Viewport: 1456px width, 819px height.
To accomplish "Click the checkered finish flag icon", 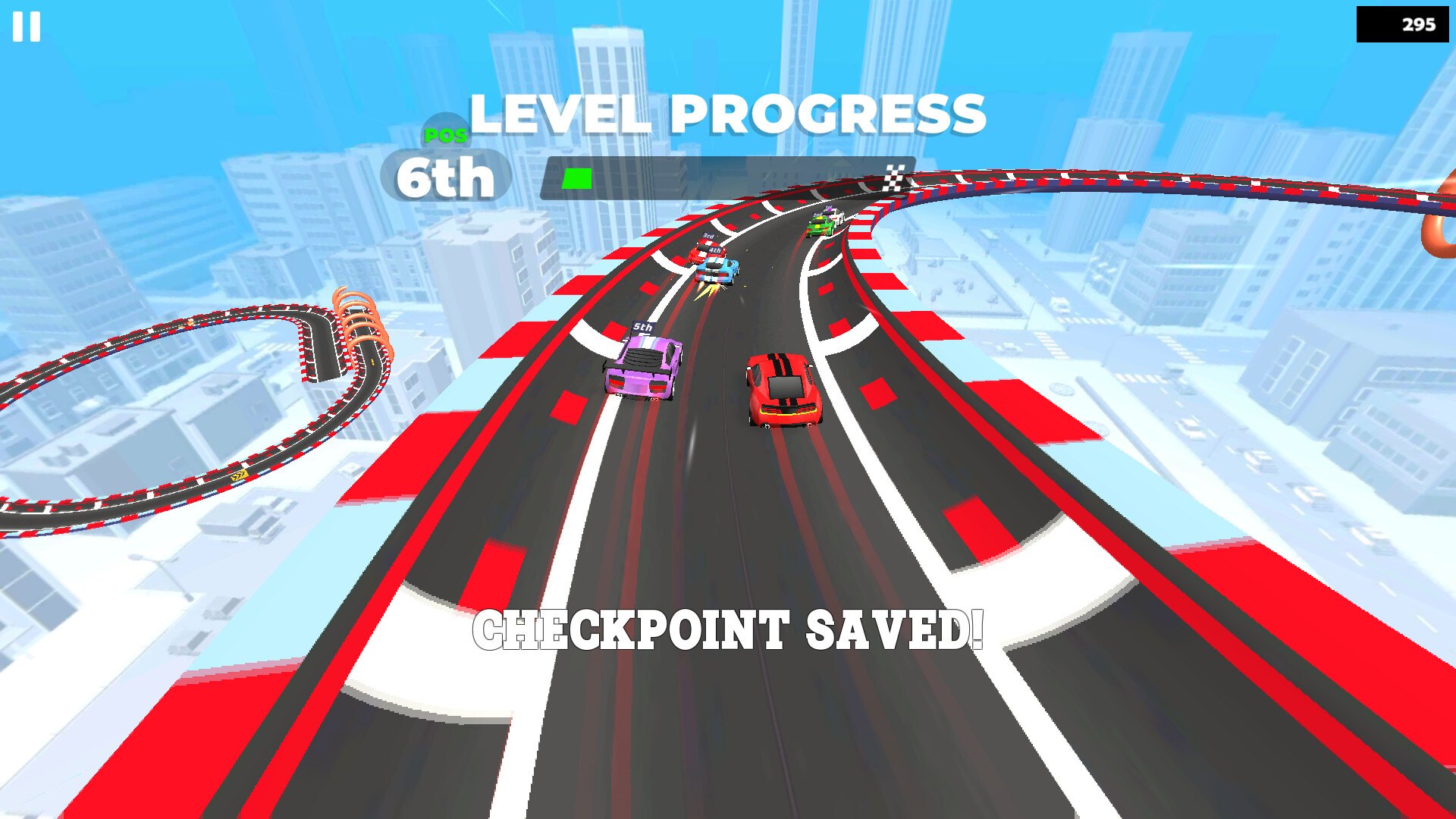I will (893, 178).
